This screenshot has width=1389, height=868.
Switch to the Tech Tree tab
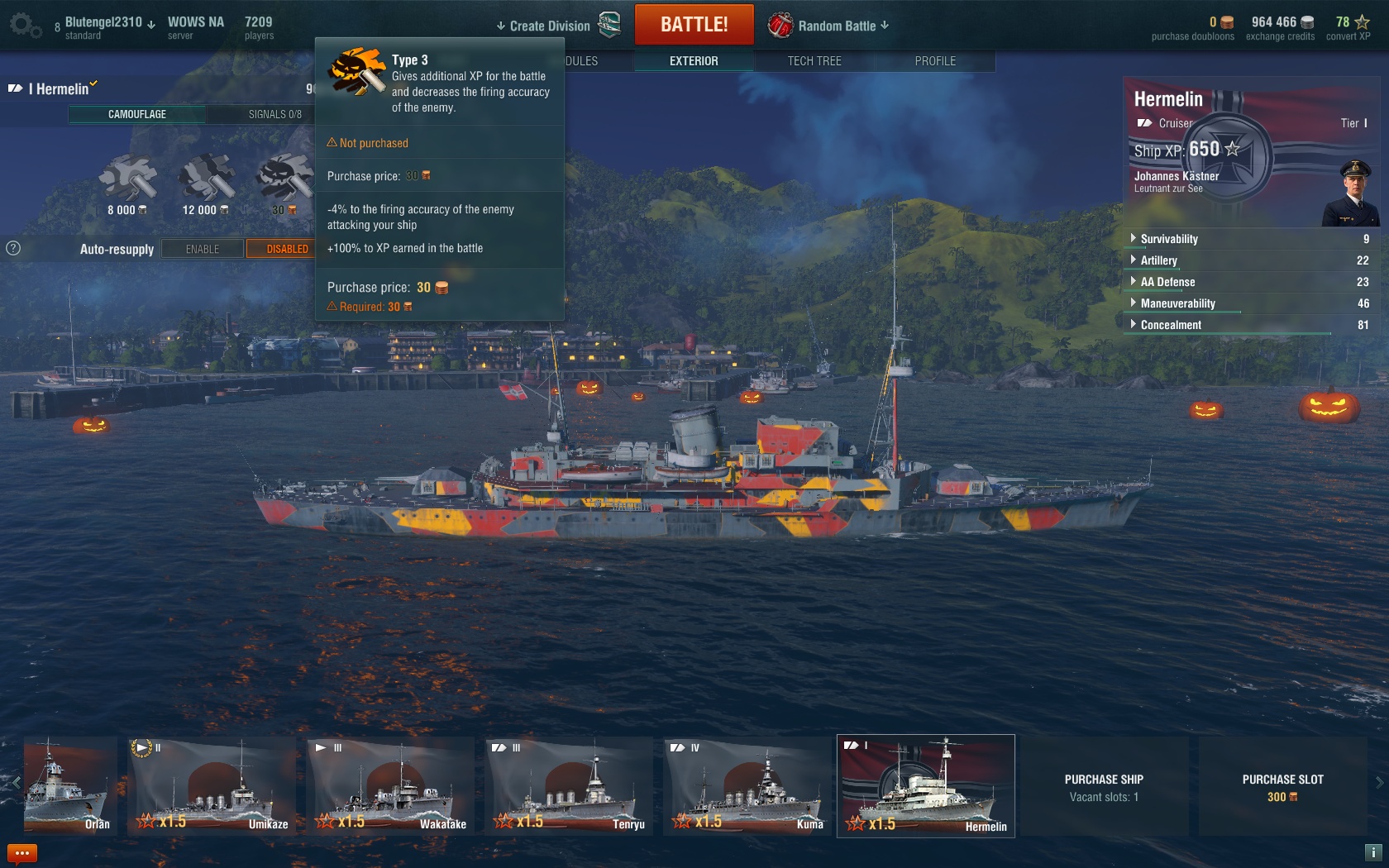814,61
